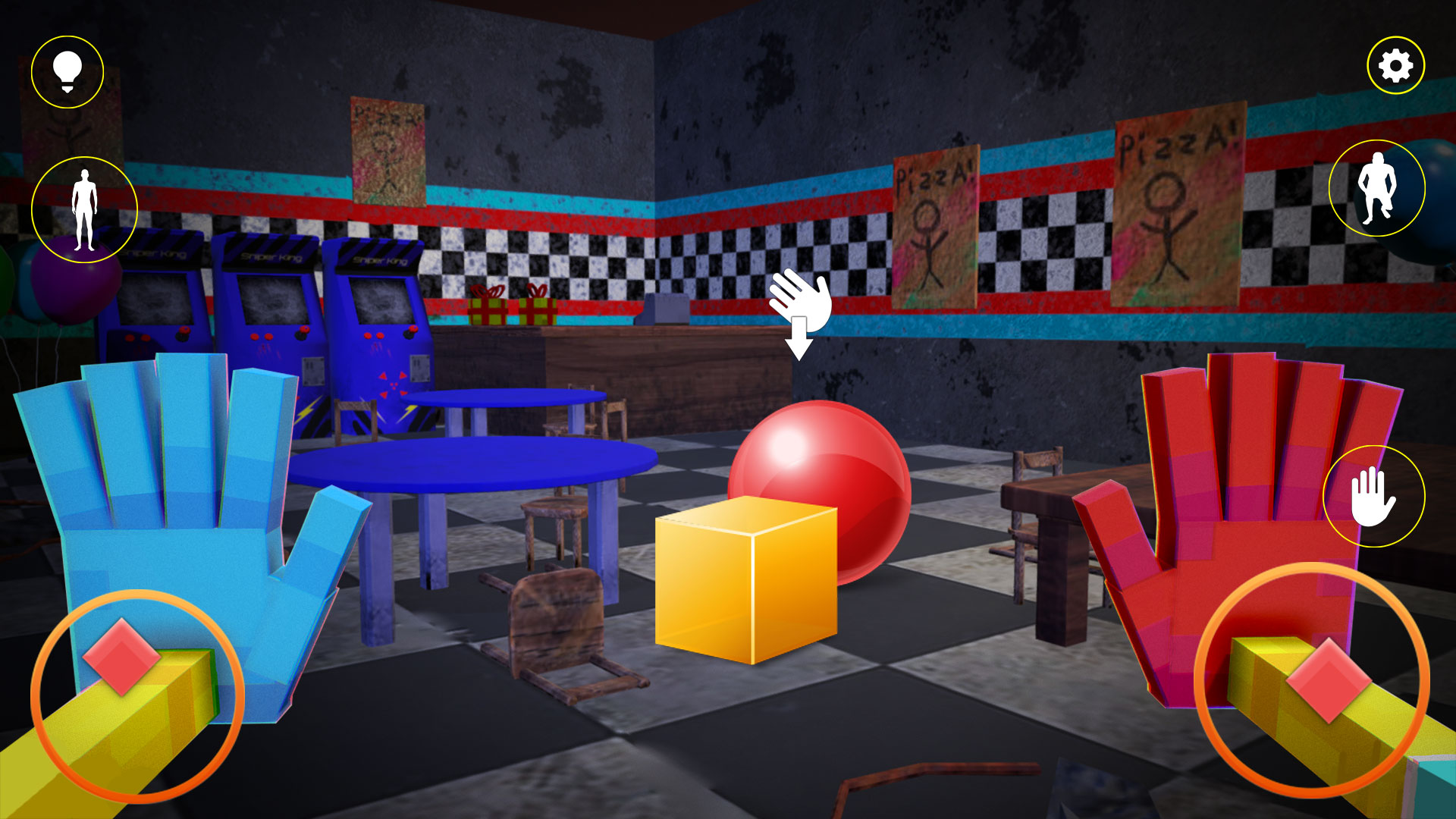Open settings menu from gear icon

pos(1395,65)
